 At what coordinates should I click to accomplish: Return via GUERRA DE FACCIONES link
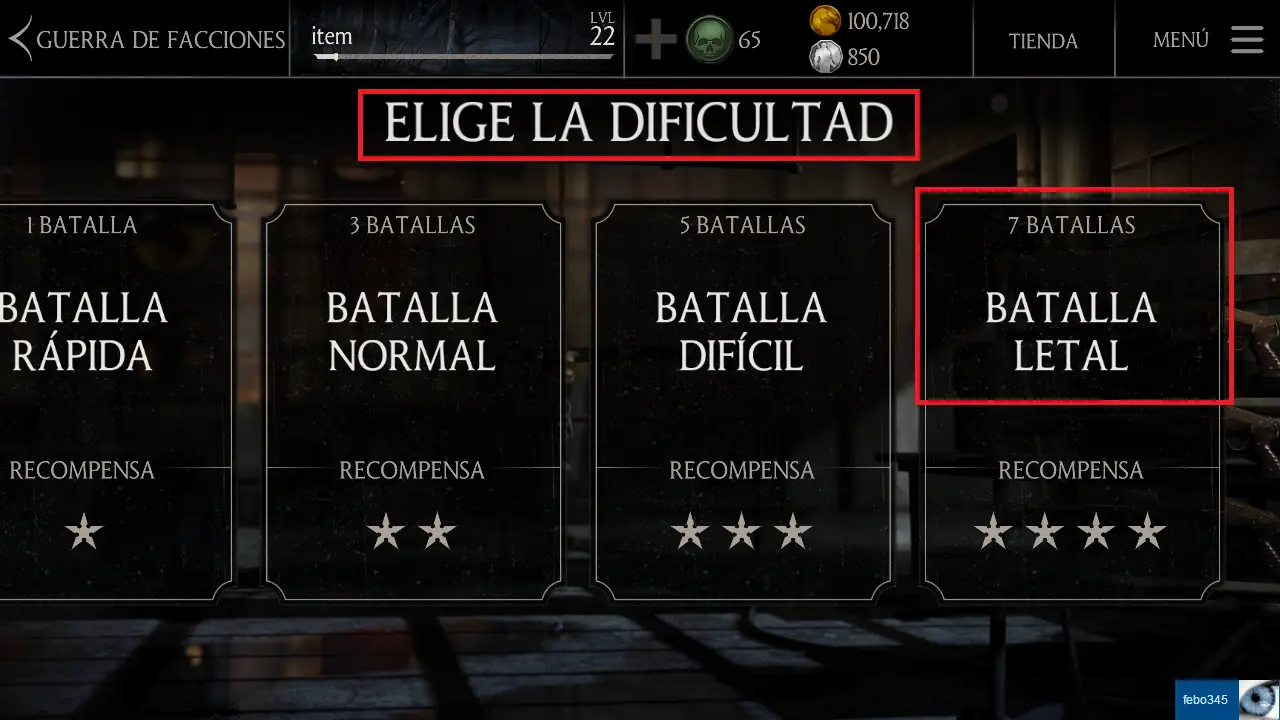pos(160,40)
